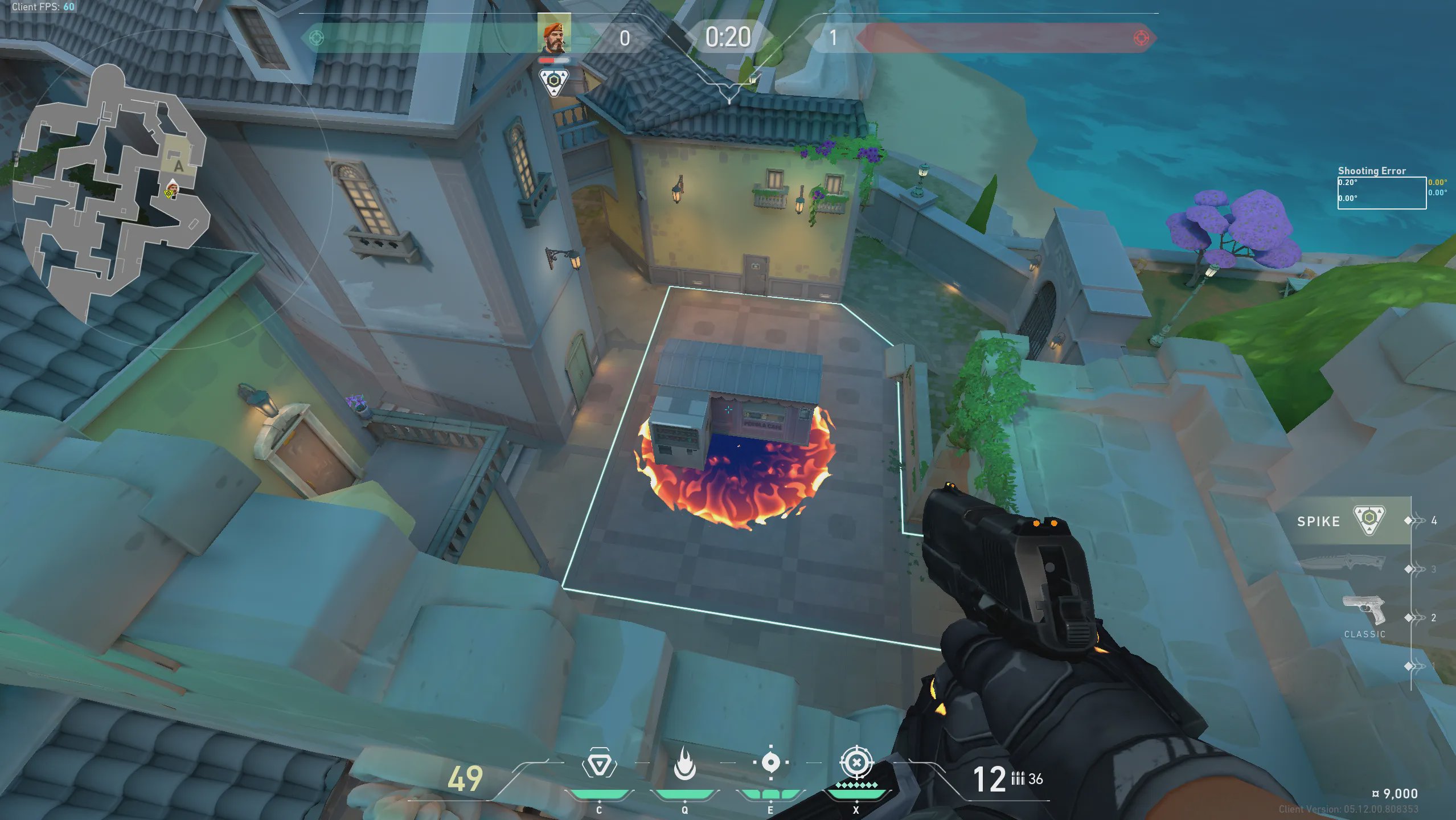Click the spike icon below the portrait
This screenshot has height=820, width=1456.
pos(553,83)
